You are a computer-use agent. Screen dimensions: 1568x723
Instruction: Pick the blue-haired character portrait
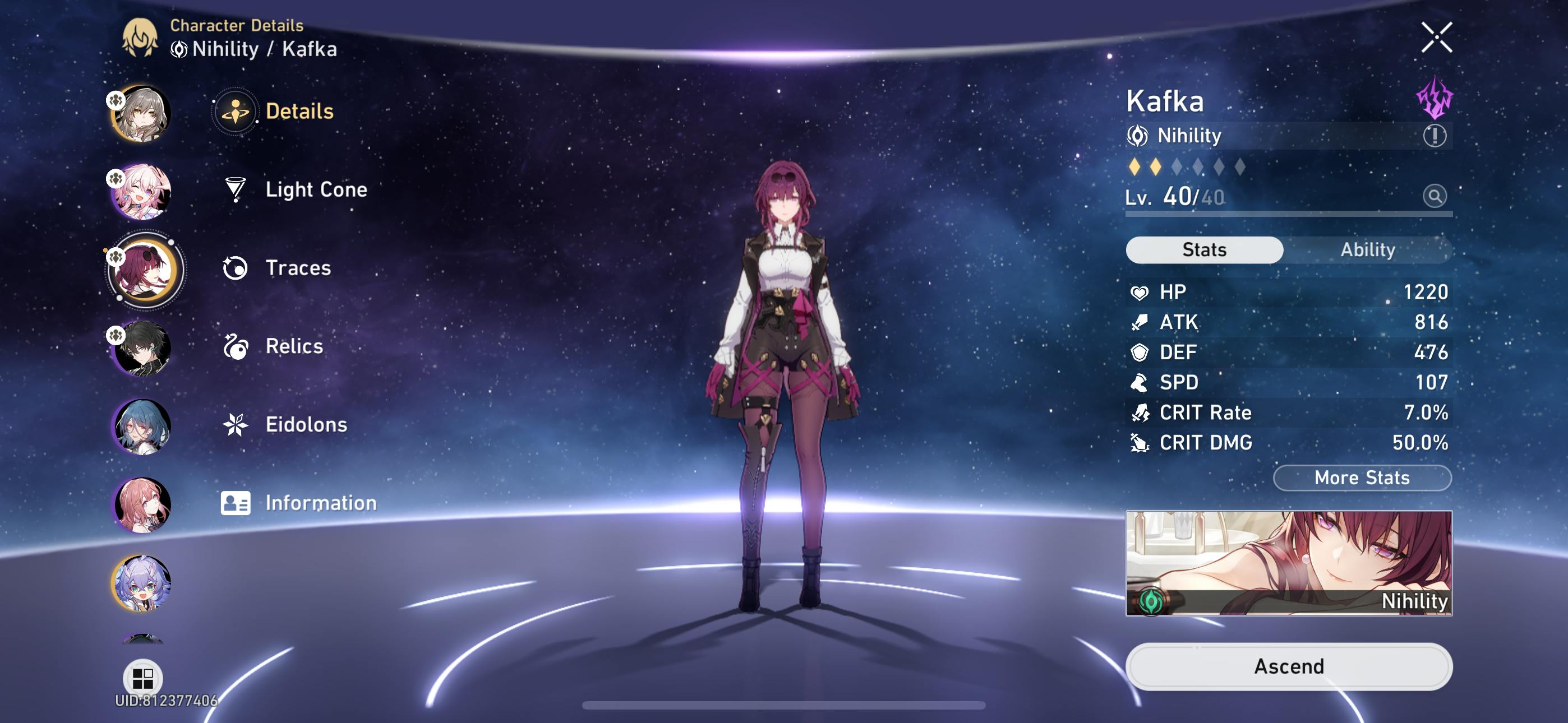click(142, 426)
